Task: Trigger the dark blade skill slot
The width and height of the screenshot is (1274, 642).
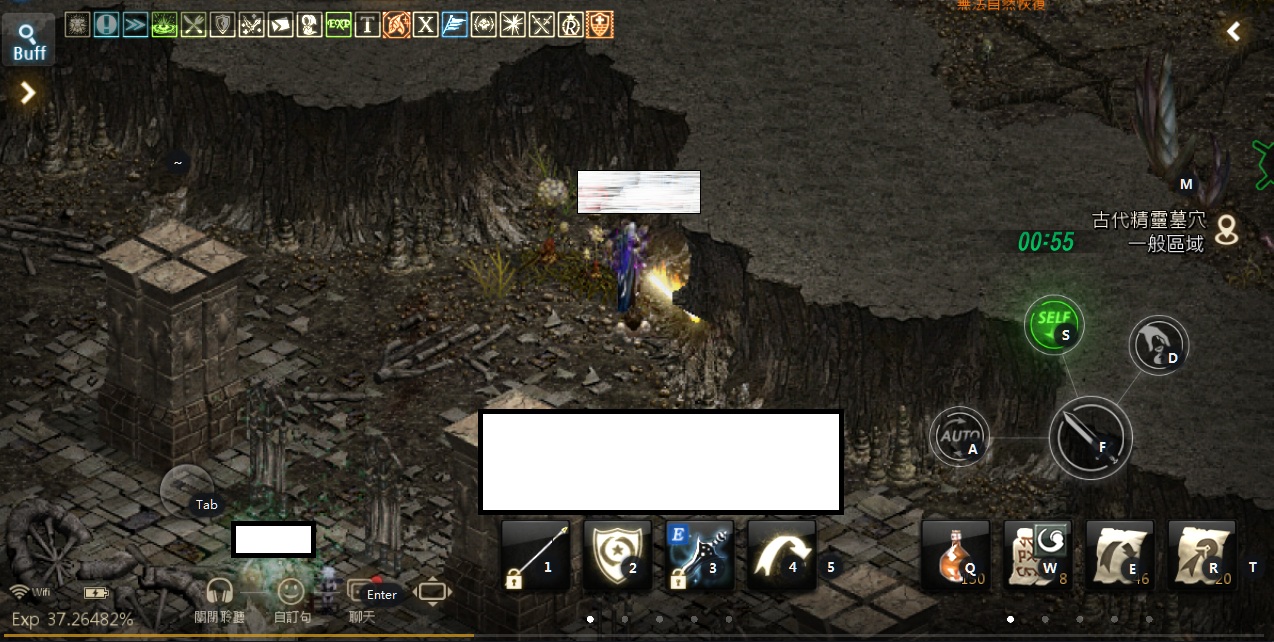Action: click(x=699, y=555)
